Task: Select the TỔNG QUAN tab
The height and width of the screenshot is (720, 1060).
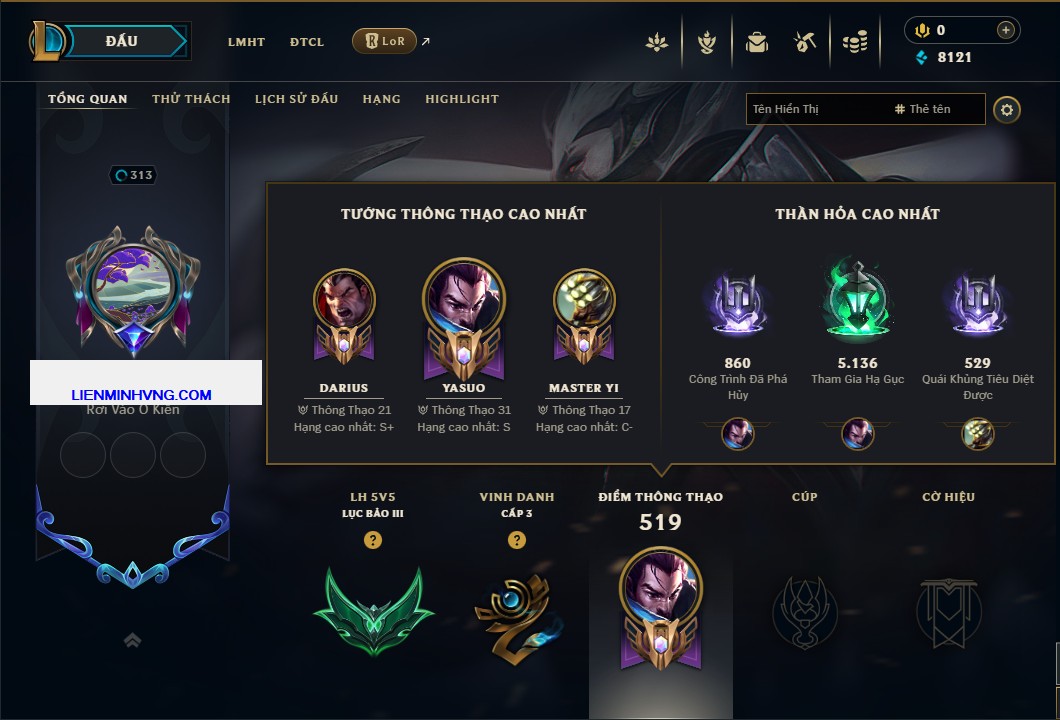Action: pos(88,99)
